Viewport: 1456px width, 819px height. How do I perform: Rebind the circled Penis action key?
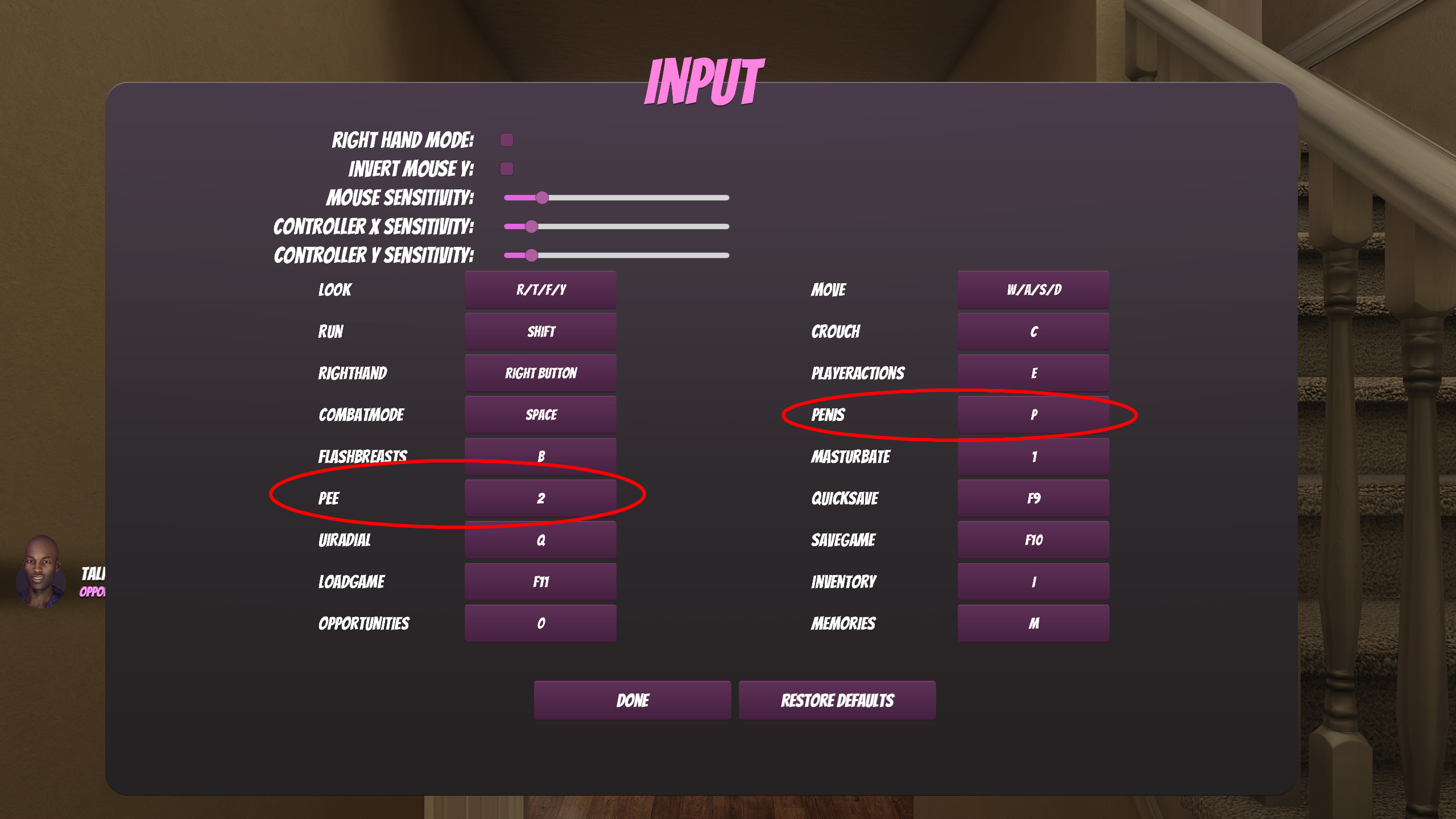pyautogui.click(x=1033, y=414)
